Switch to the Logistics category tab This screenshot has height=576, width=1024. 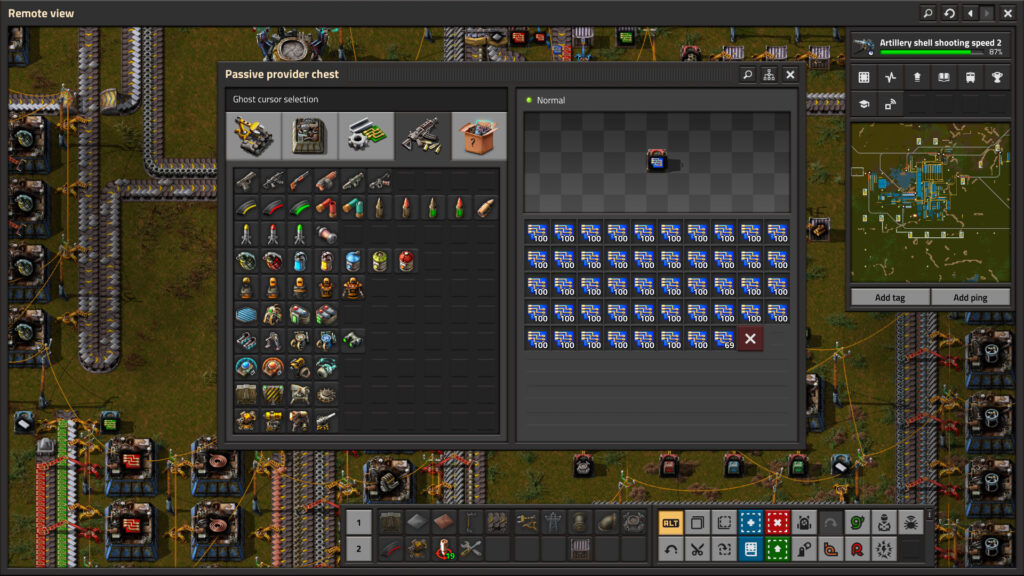(x=254, y=136)
